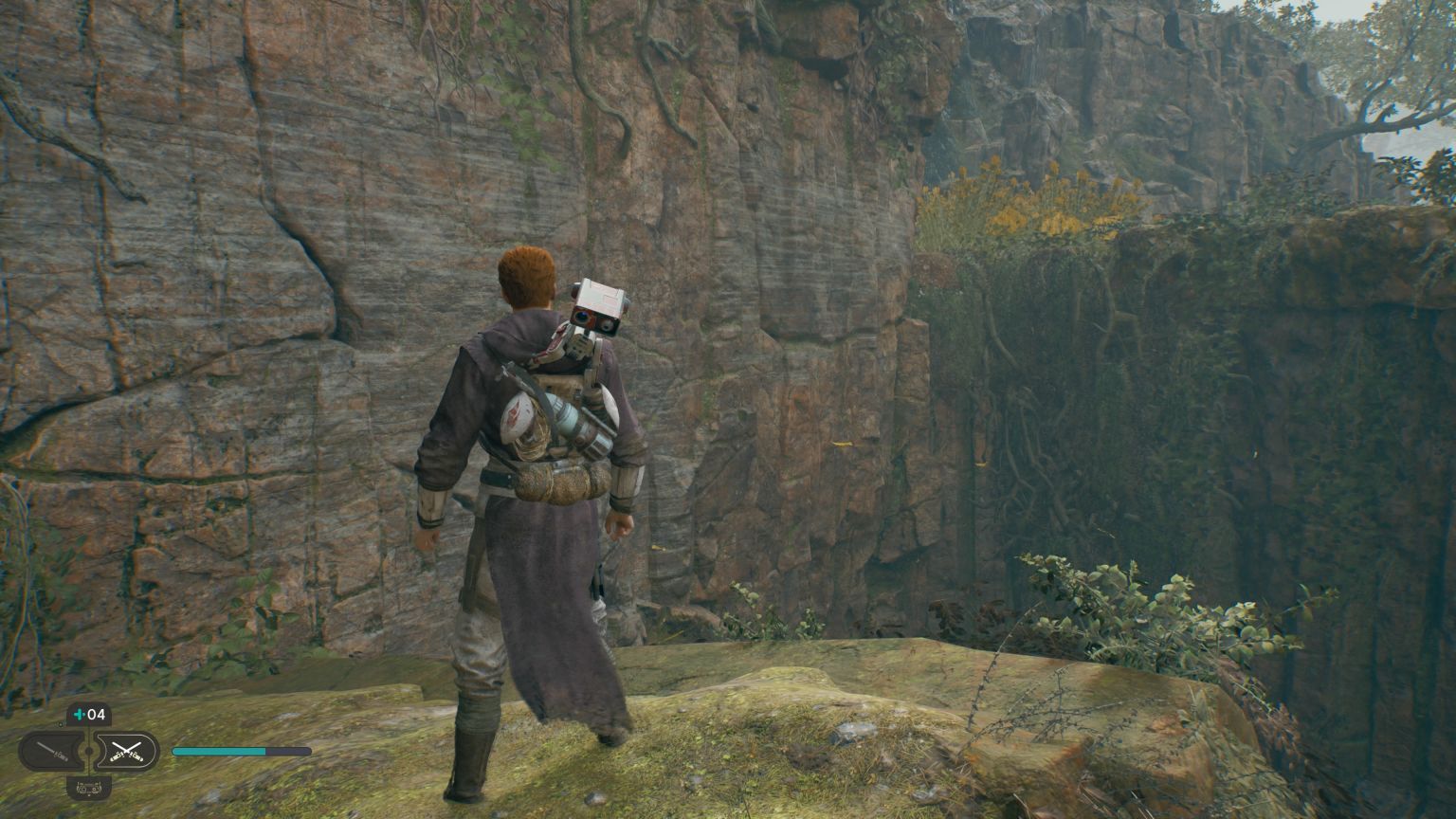Click the teal stim cross icon
Viewport: 1456px width, 819px height.
(78, 714)
